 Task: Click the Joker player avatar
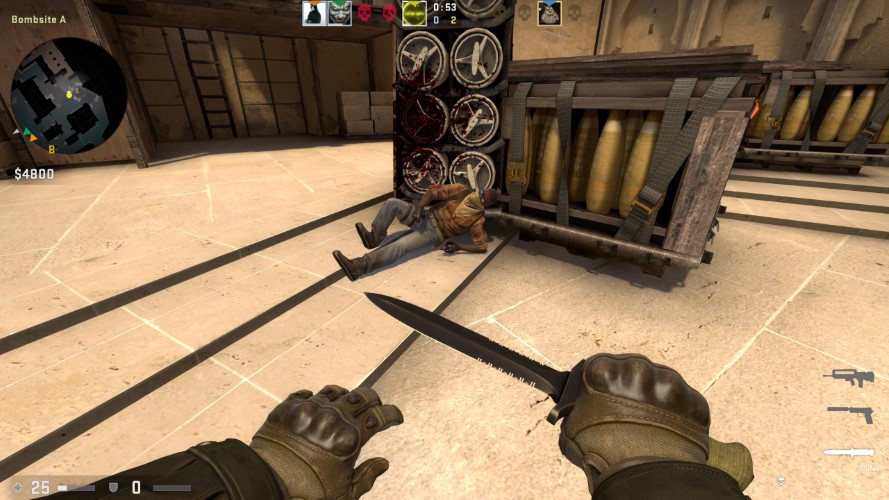pyautogui.click(x=340, y=13)
